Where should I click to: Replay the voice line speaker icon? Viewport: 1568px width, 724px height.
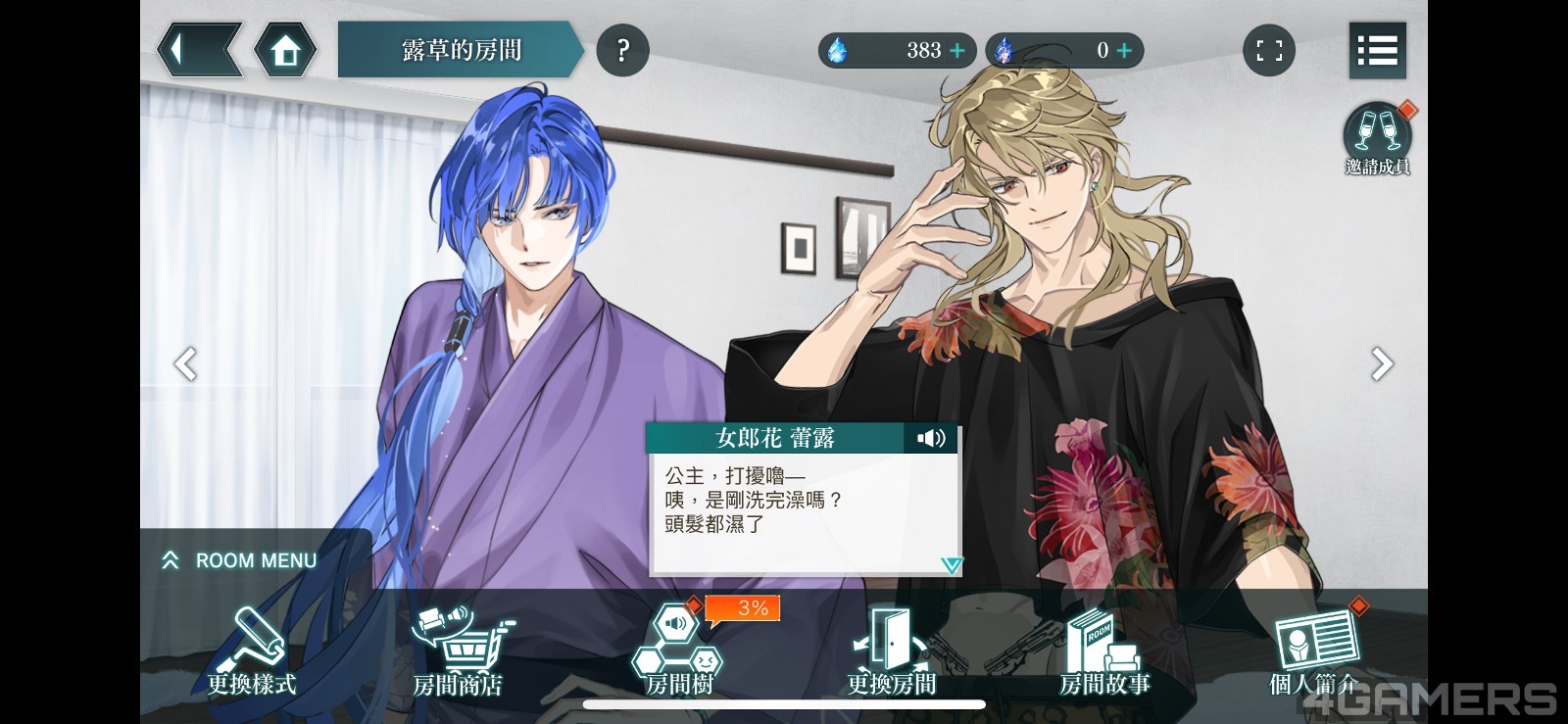(x=931, y=438)
